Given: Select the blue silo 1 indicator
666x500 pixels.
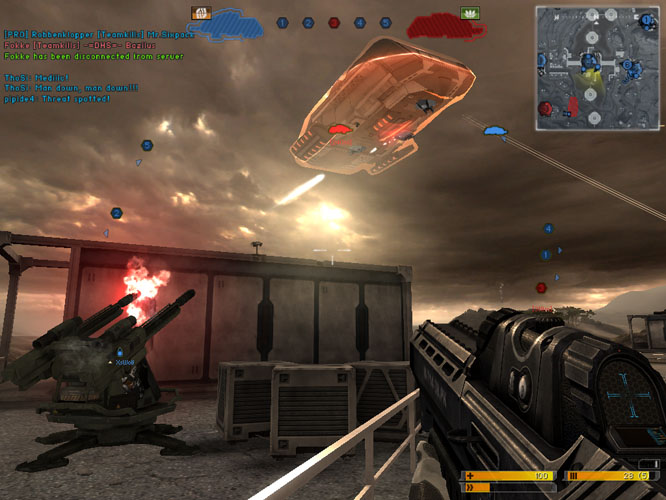Looking at the screenshot, I should click(x=282, y=22).
